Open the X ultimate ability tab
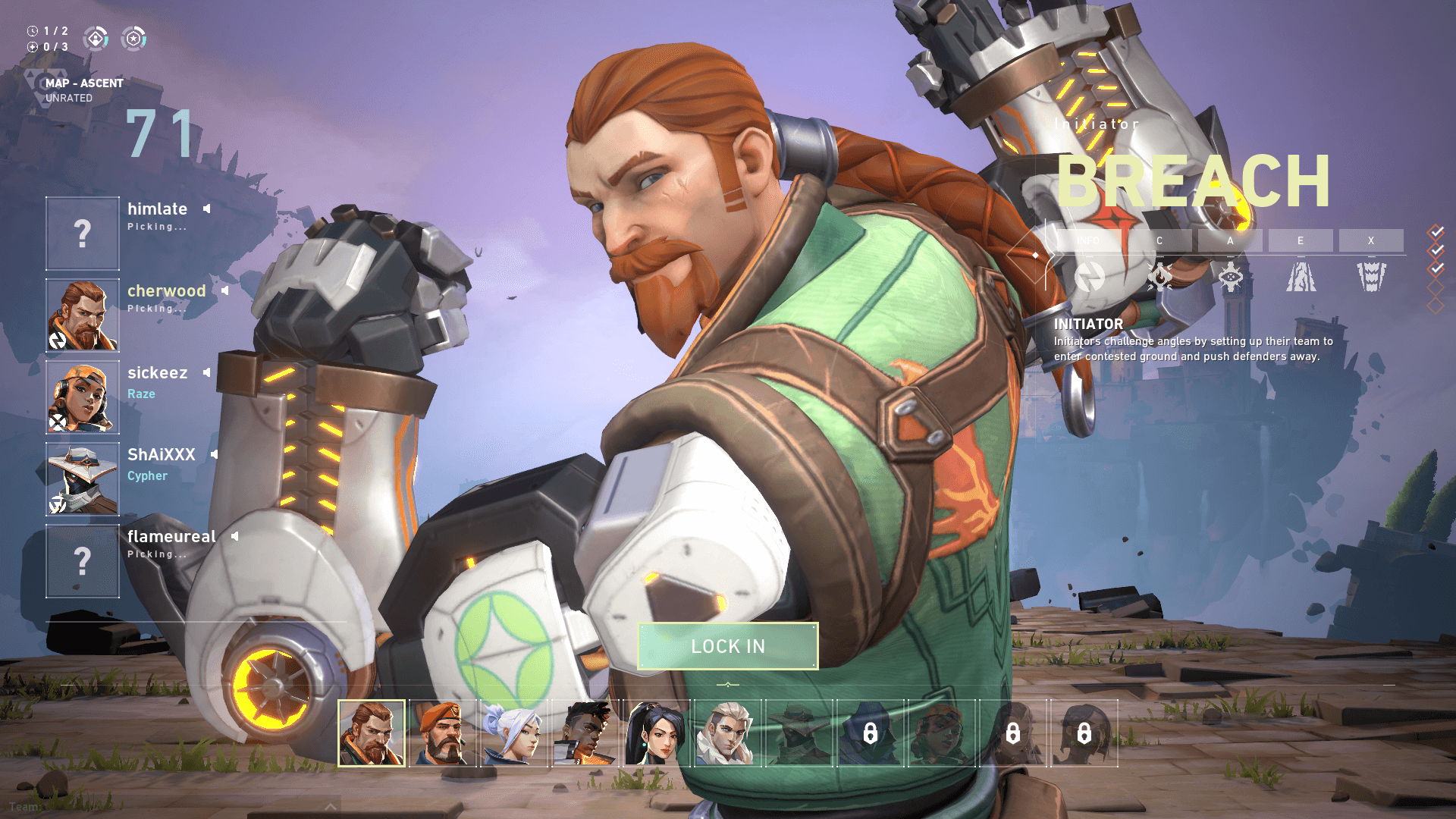Viewport: 1456px width, 819px height. point(1371,240)
